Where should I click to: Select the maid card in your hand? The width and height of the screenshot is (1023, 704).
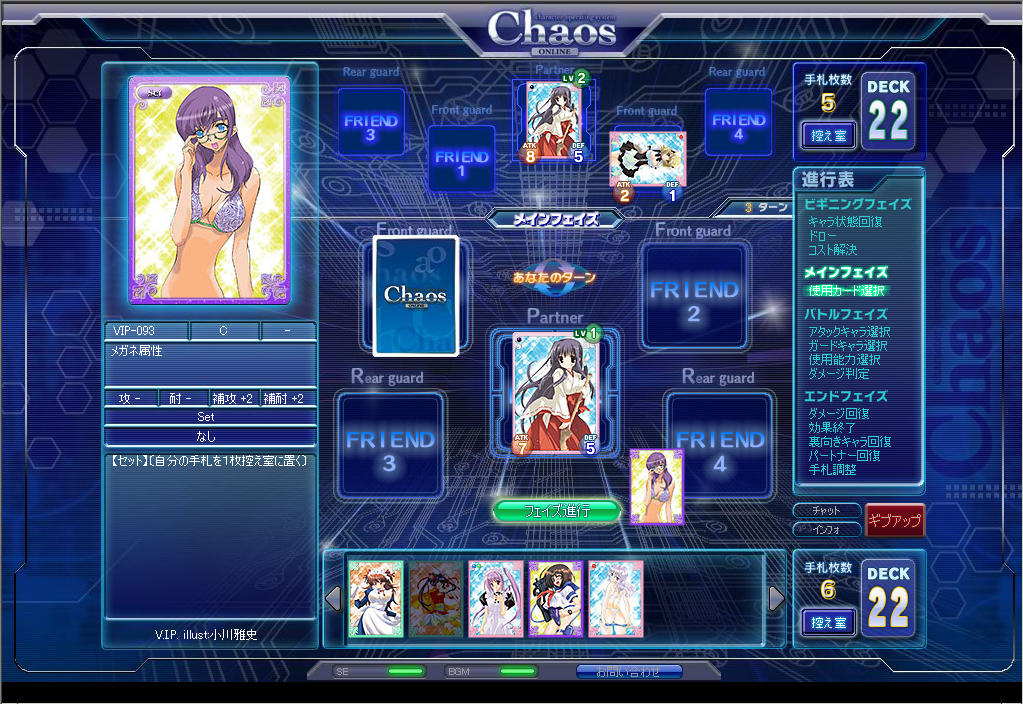pyautogui.click(x=376, y=598)
